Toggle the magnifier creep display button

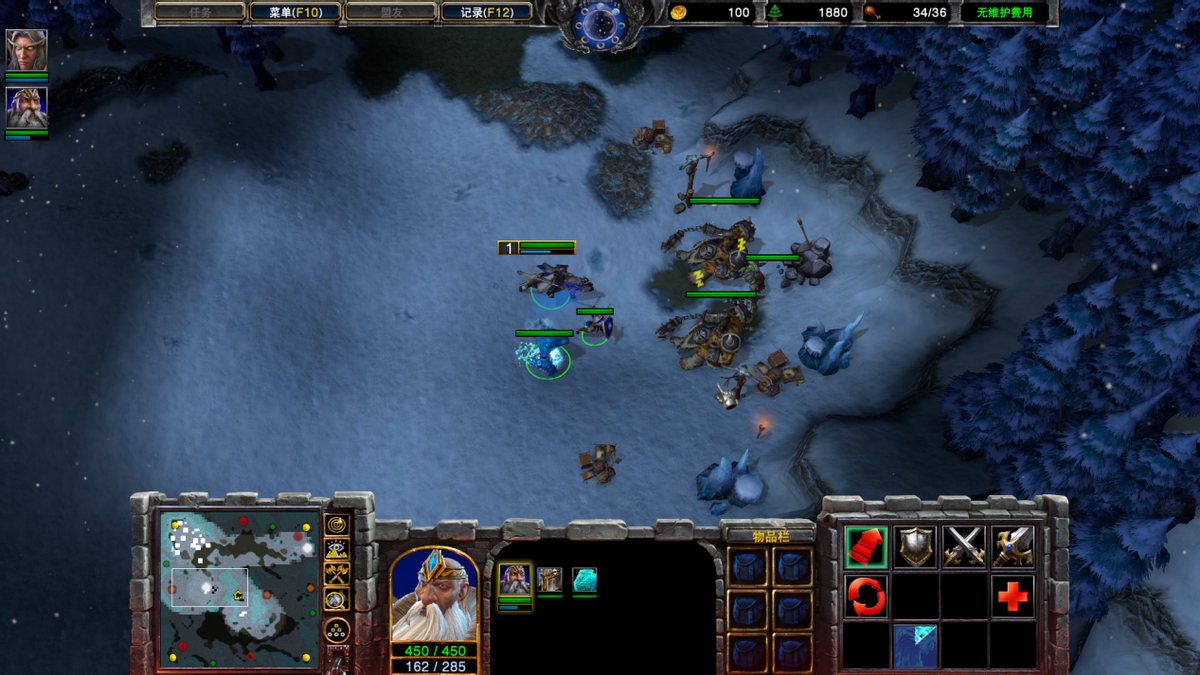tap(337, 600)
